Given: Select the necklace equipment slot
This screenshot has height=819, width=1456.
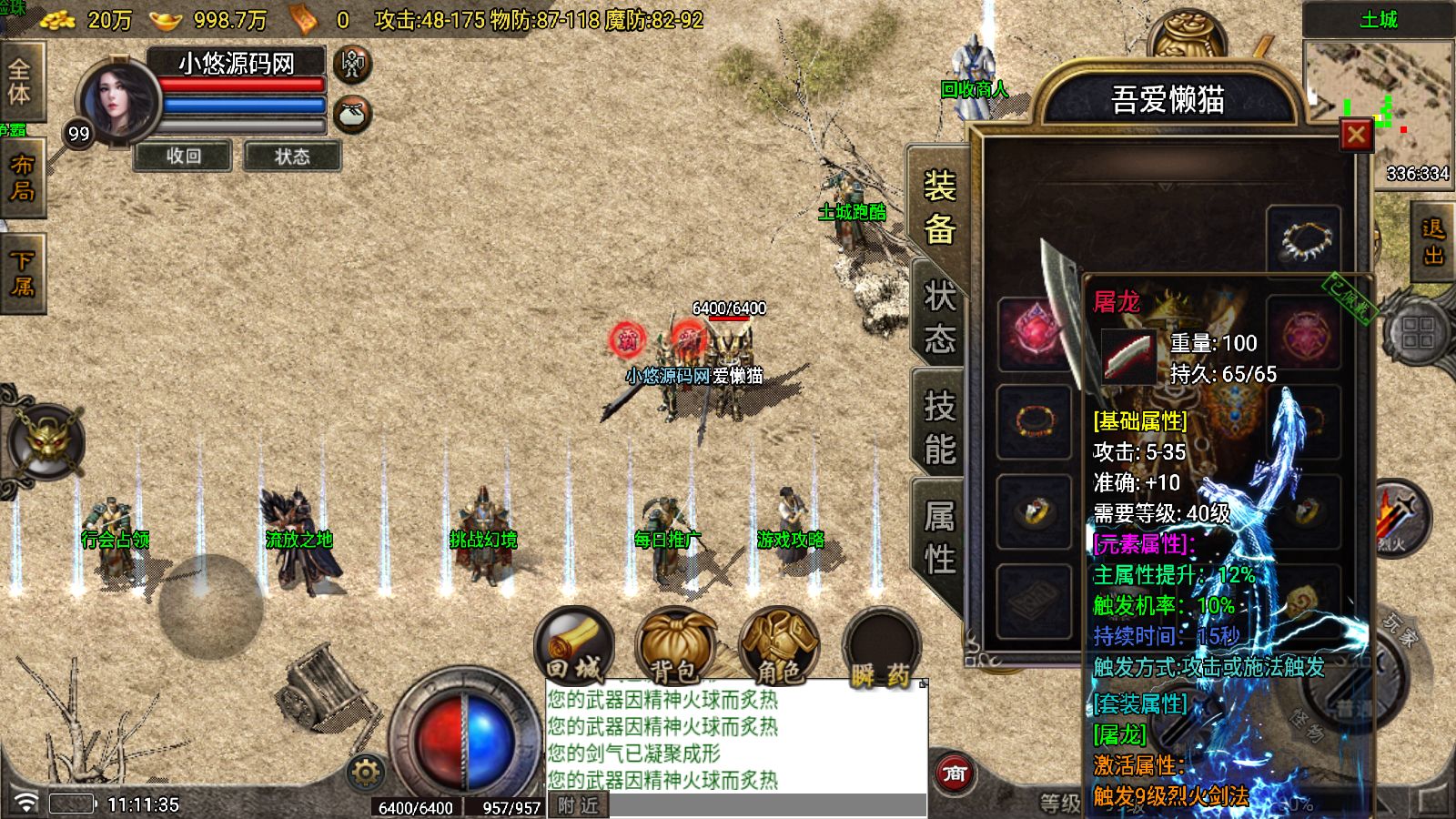Looking at the screenshot, I should (x=1303, y=240).
